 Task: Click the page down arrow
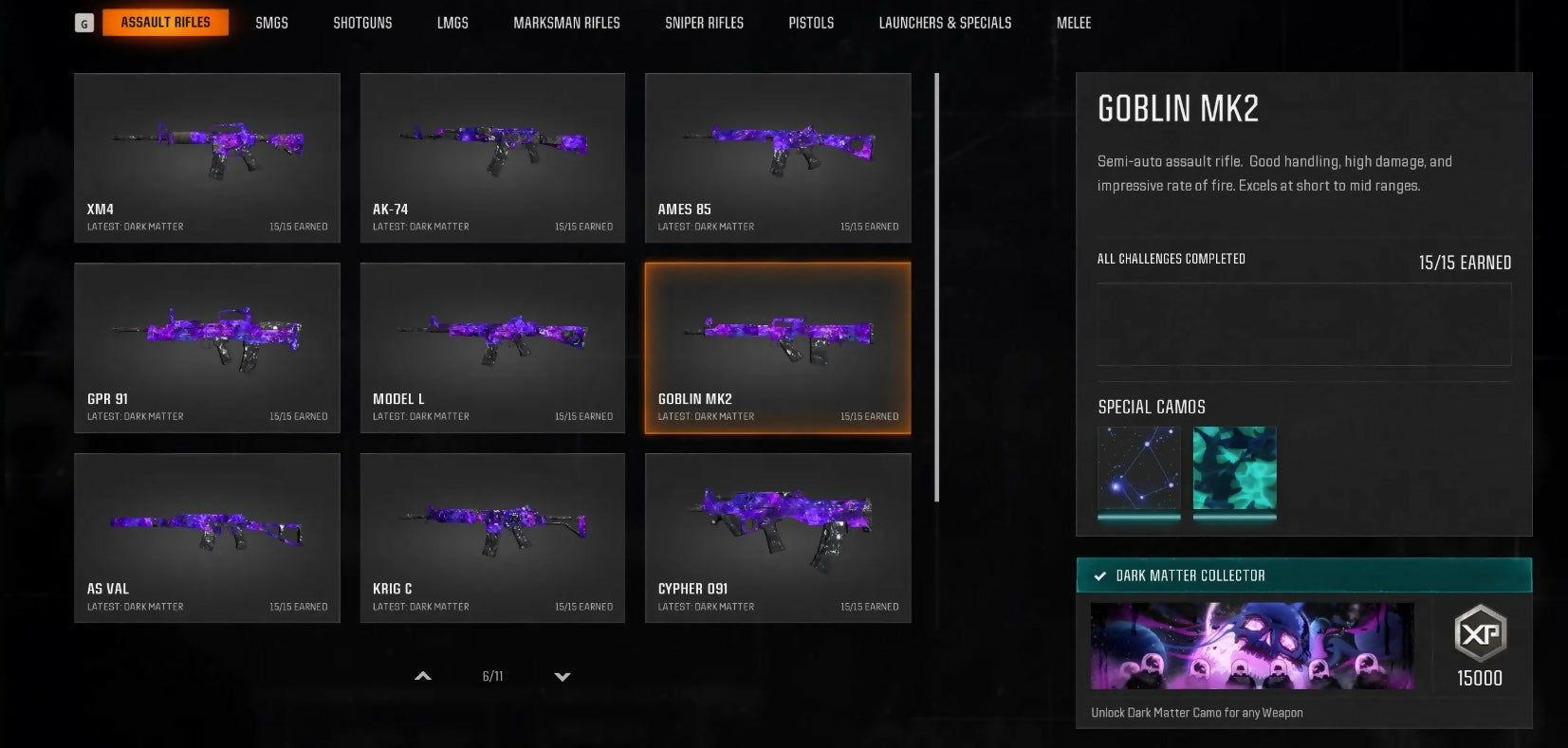[563, 677]
